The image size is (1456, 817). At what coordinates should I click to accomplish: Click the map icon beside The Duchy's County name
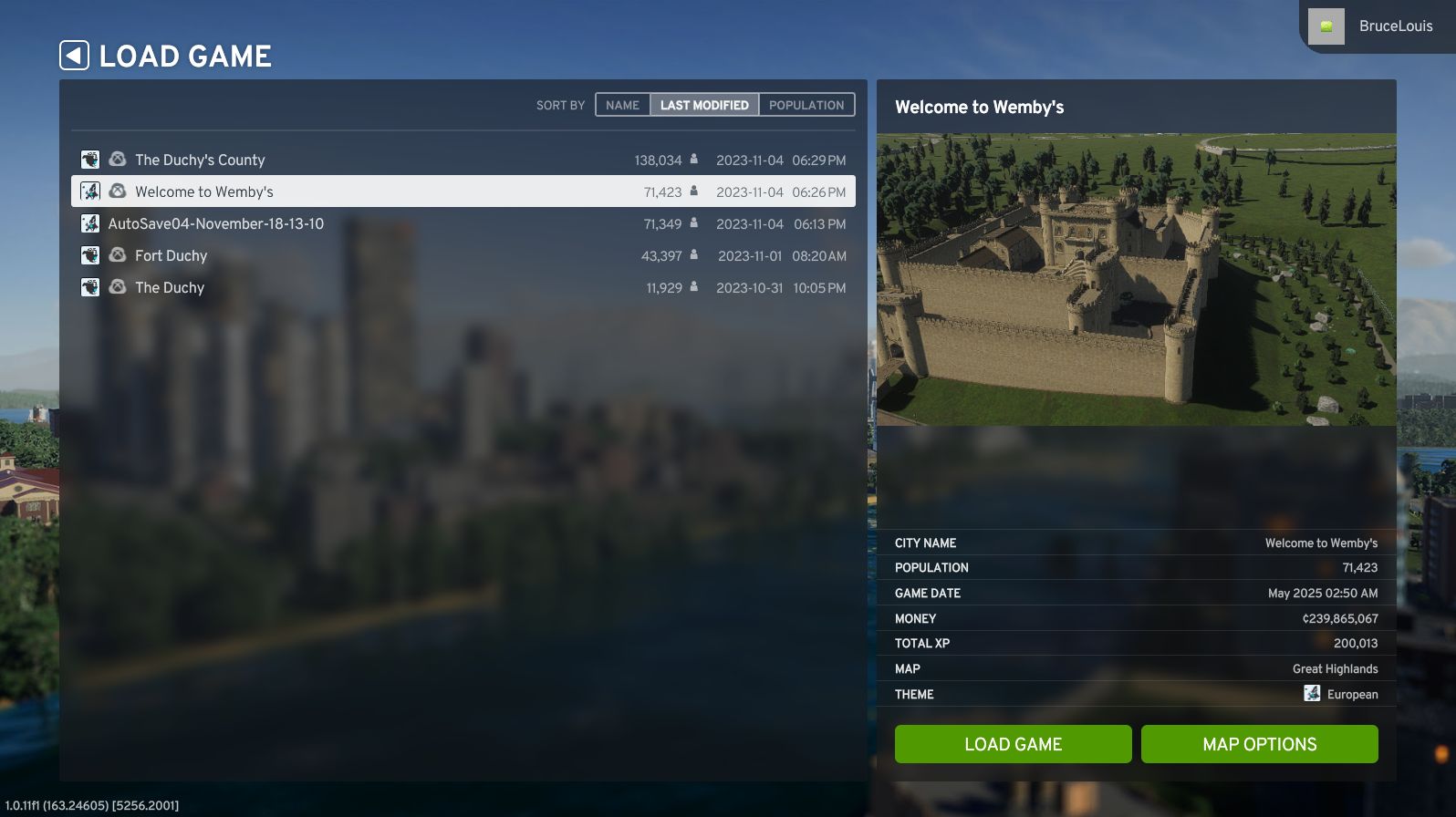[90, 160]
